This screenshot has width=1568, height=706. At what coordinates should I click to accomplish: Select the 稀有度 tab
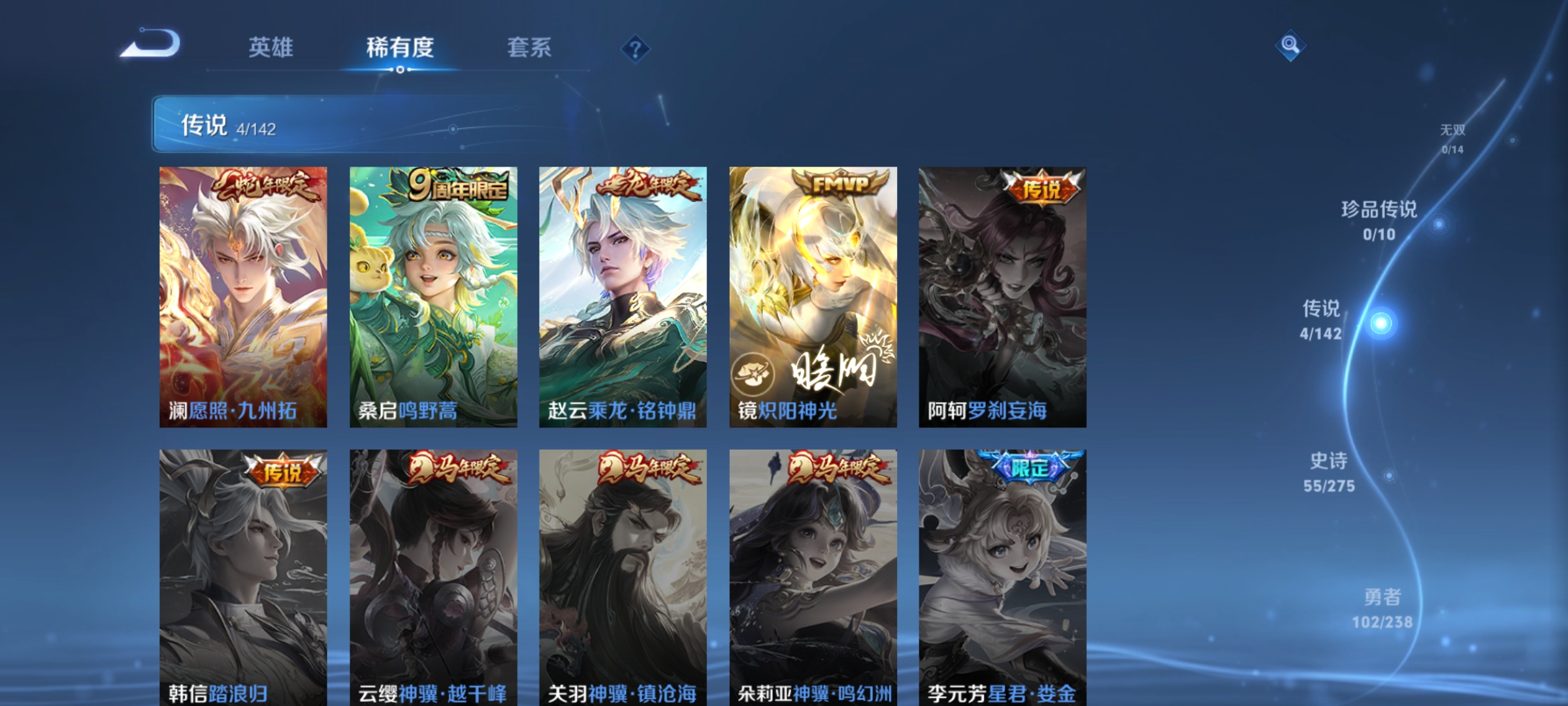pyautogui.click(x=400, y=46)
